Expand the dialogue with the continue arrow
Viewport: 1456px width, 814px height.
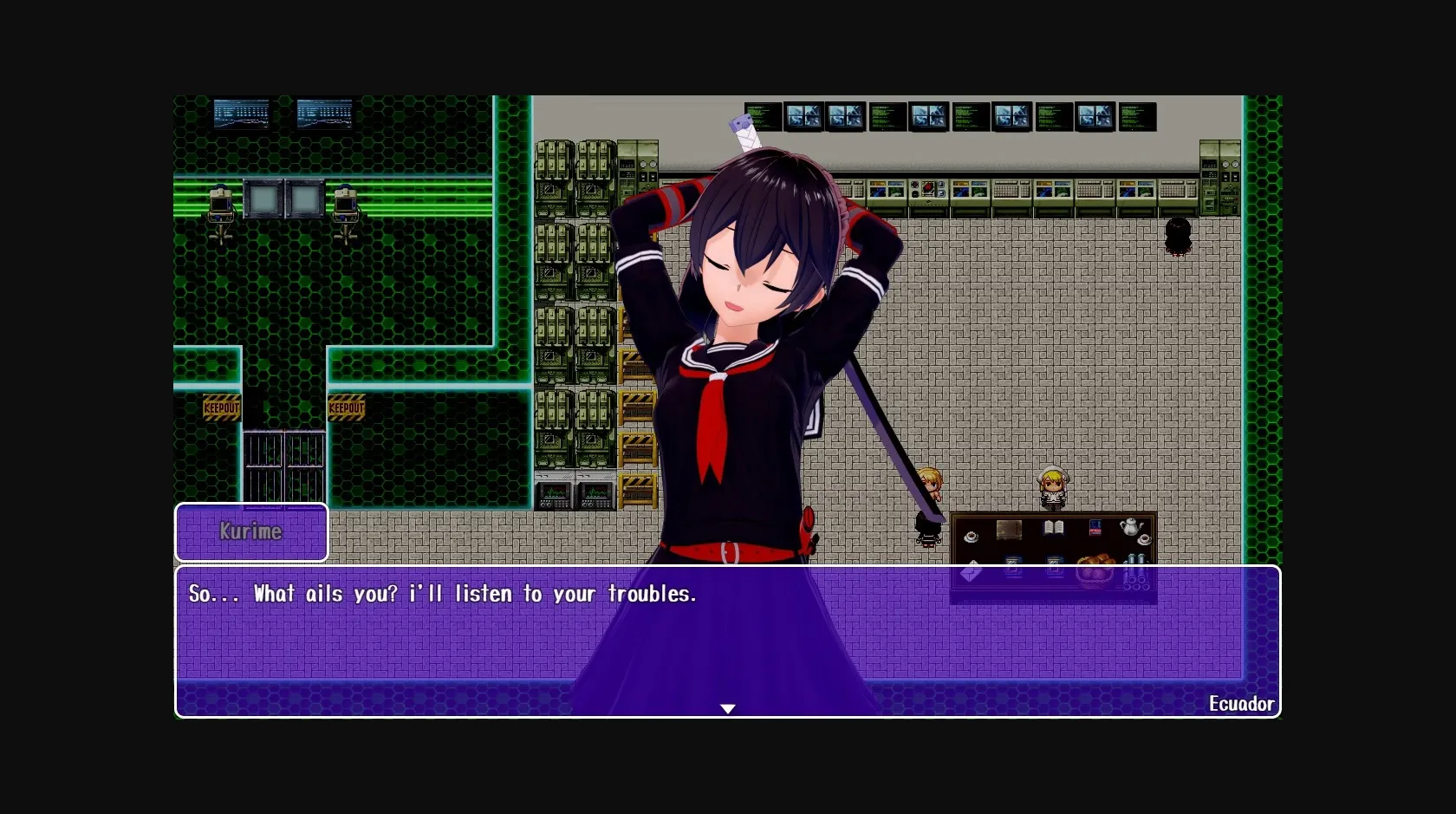[x=728, y=708]
